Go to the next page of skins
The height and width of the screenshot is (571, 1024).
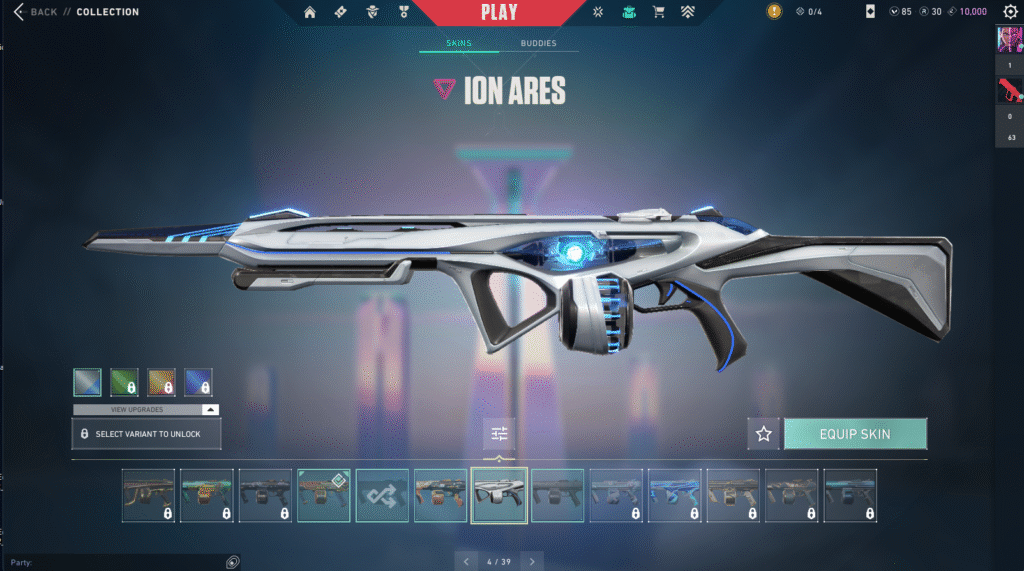click(533, 561)
